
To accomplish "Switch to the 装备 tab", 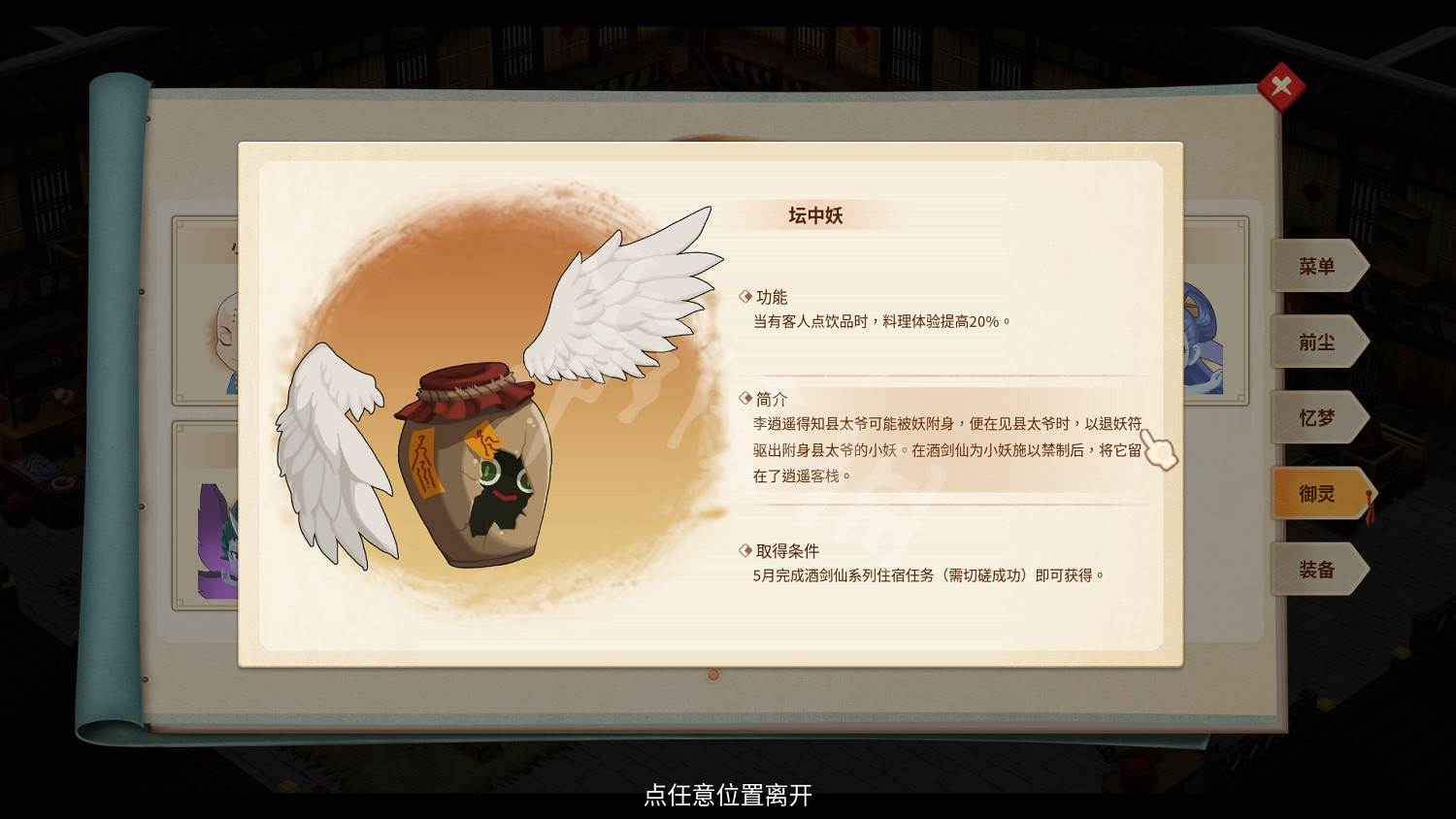I will pos(1318,569).
